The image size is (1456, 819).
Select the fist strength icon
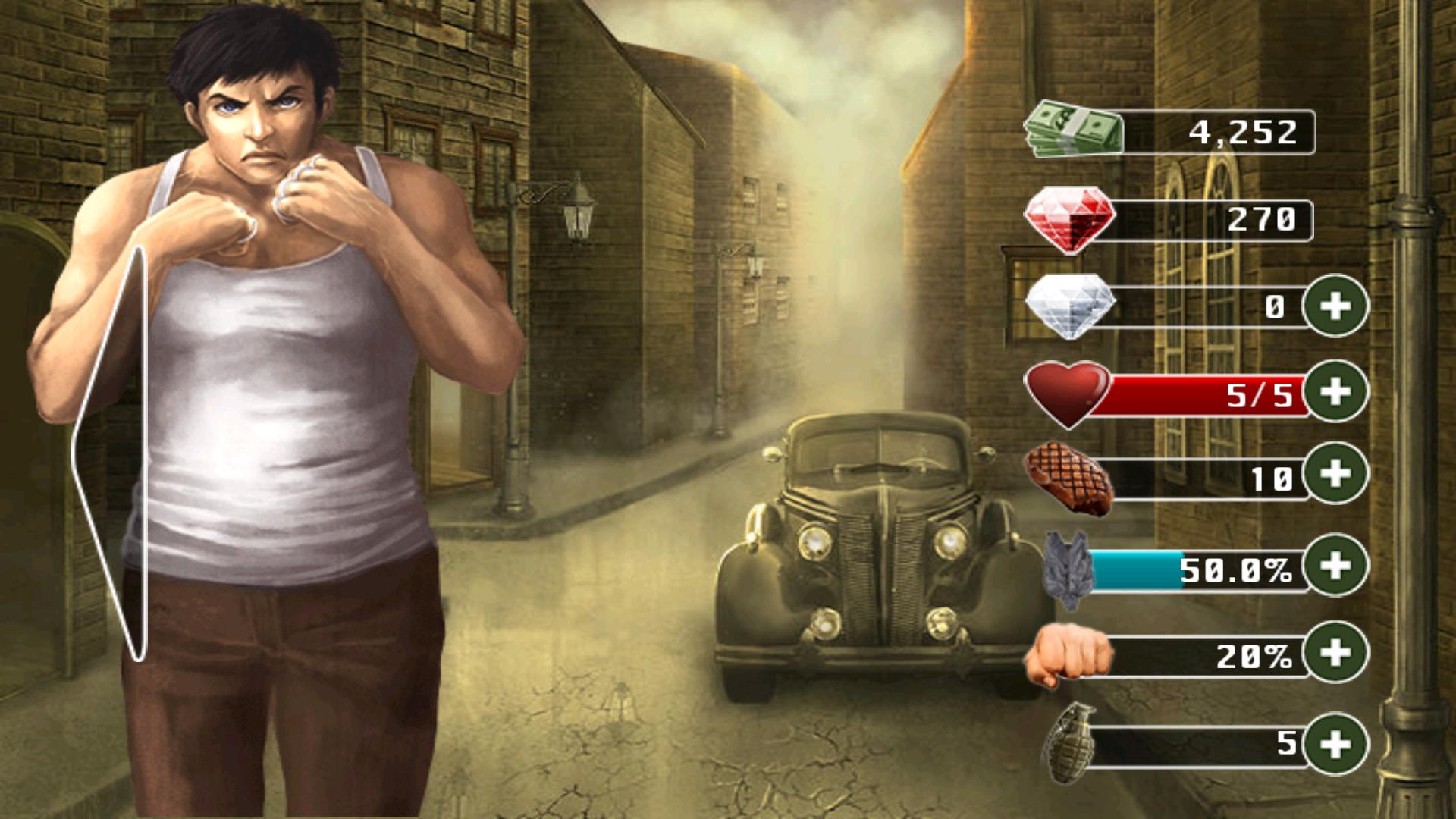pos(1069,654)
